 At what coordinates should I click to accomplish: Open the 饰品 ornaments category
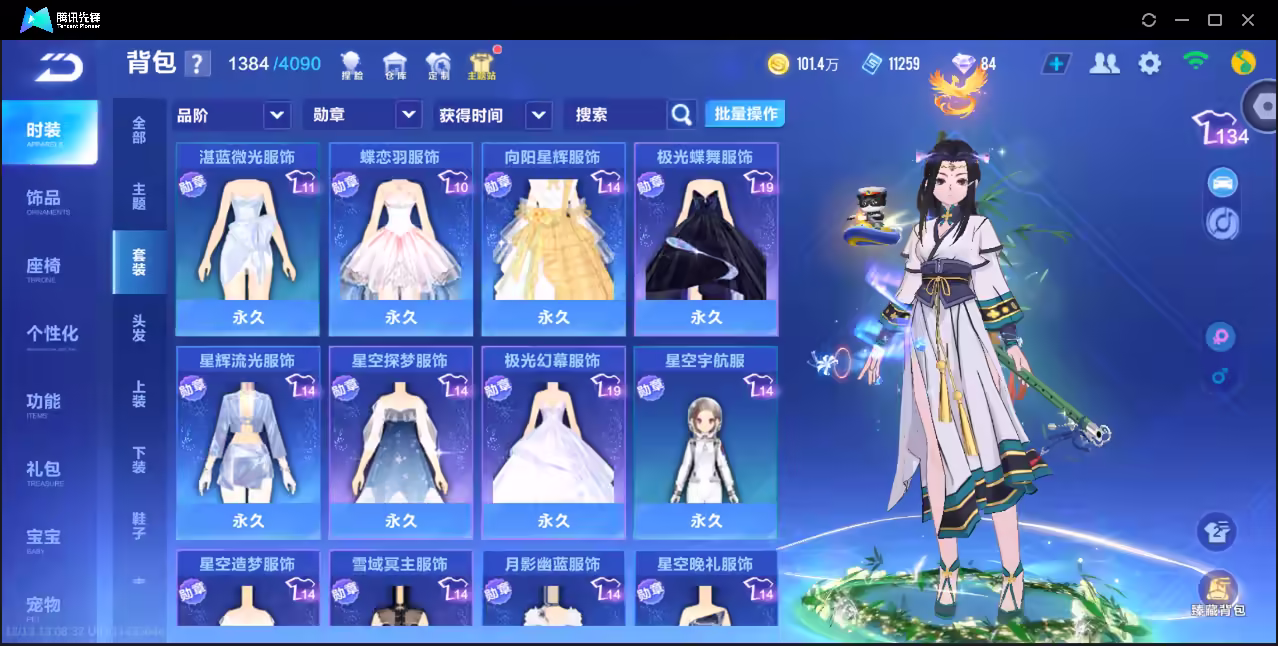(x=44, y=200)
